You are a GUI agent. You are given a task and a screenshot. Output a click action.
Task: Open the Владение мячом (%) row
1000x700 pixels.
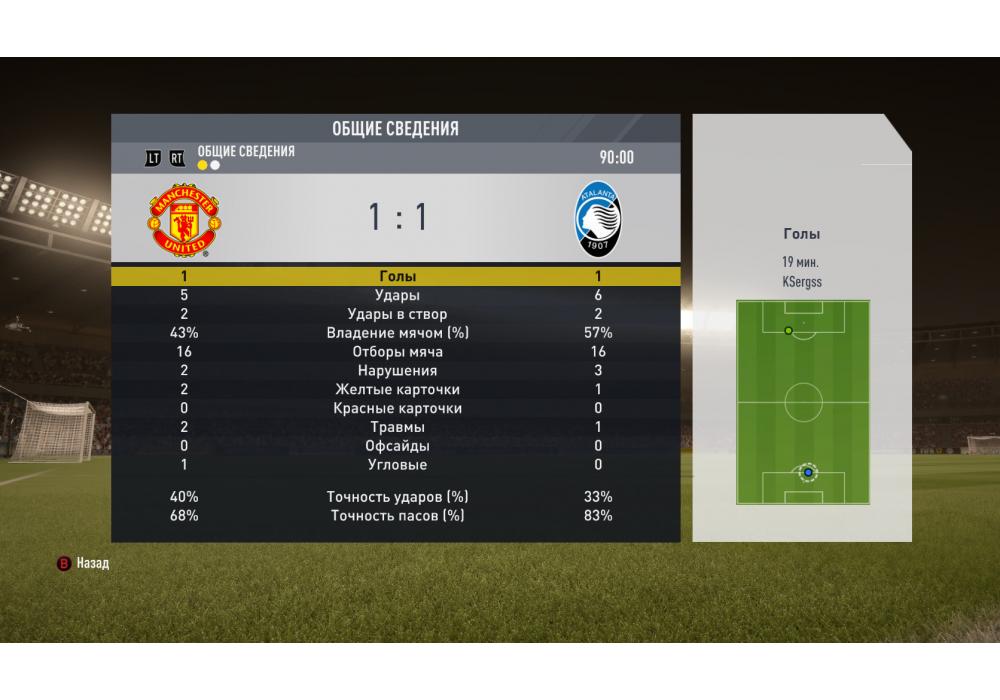pos(397,333)
